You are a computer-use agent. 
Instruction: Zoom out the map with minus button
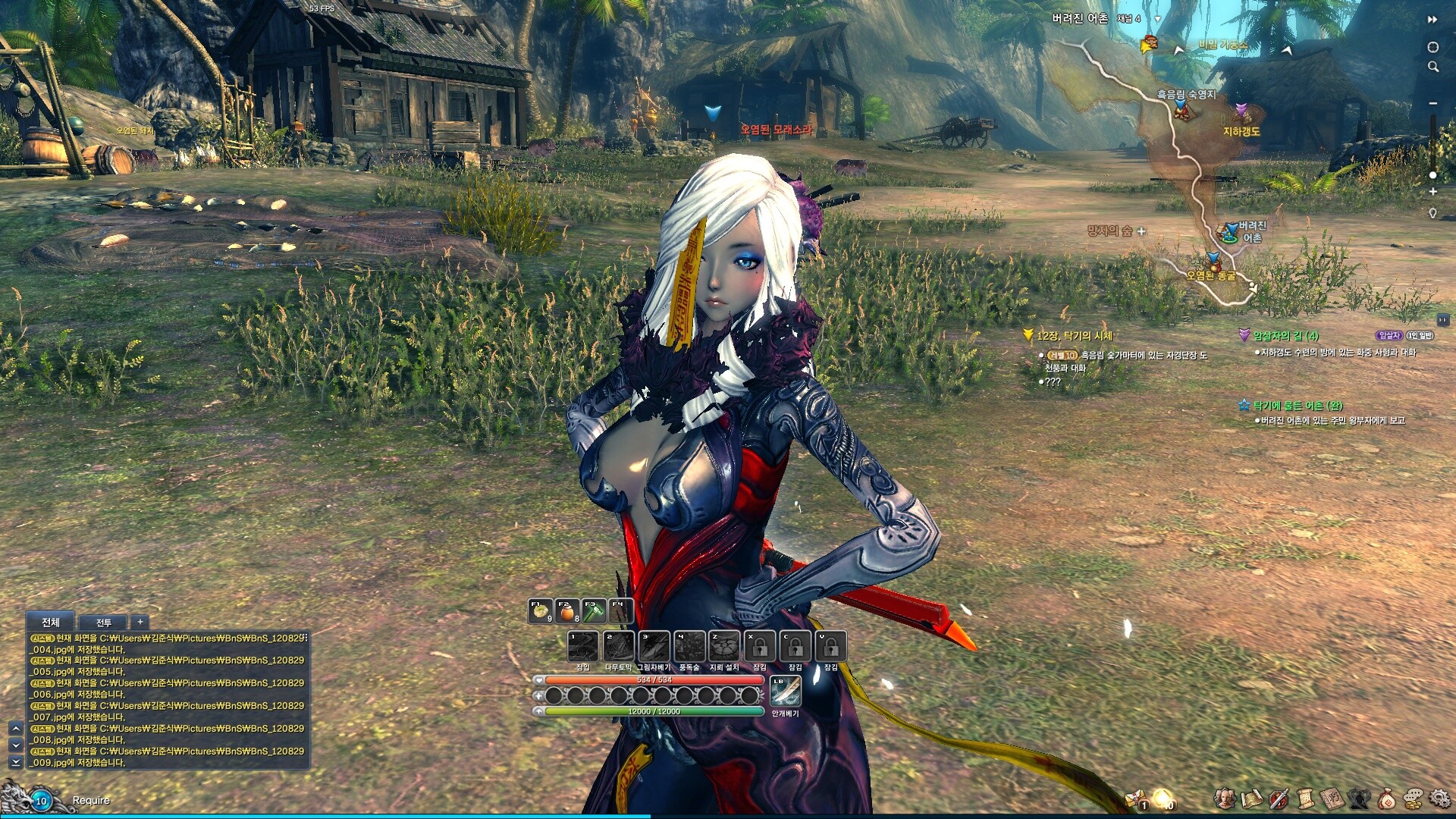pos(1433,103)
